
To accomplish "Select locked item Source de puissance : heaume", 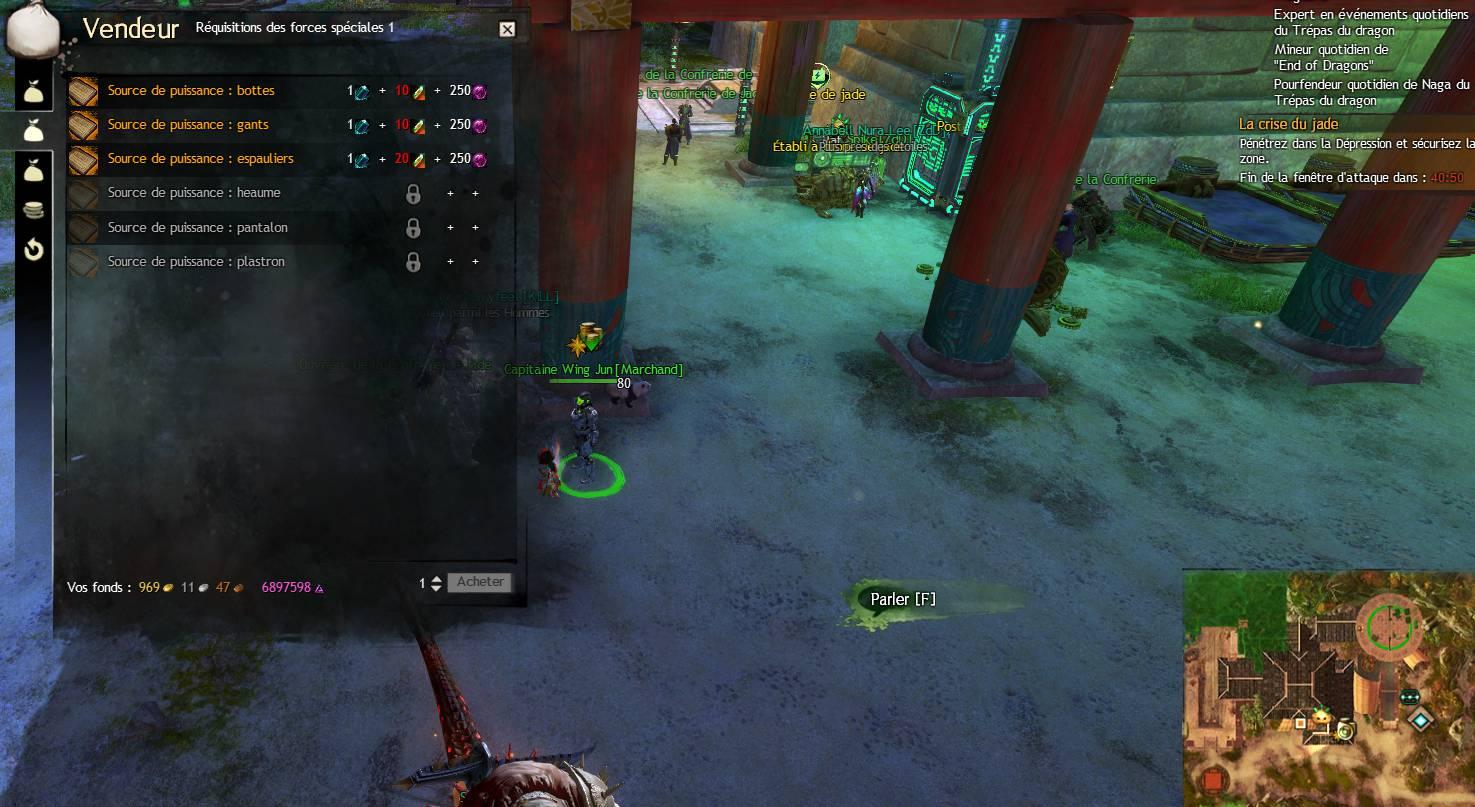I will [x=194, y=193].
